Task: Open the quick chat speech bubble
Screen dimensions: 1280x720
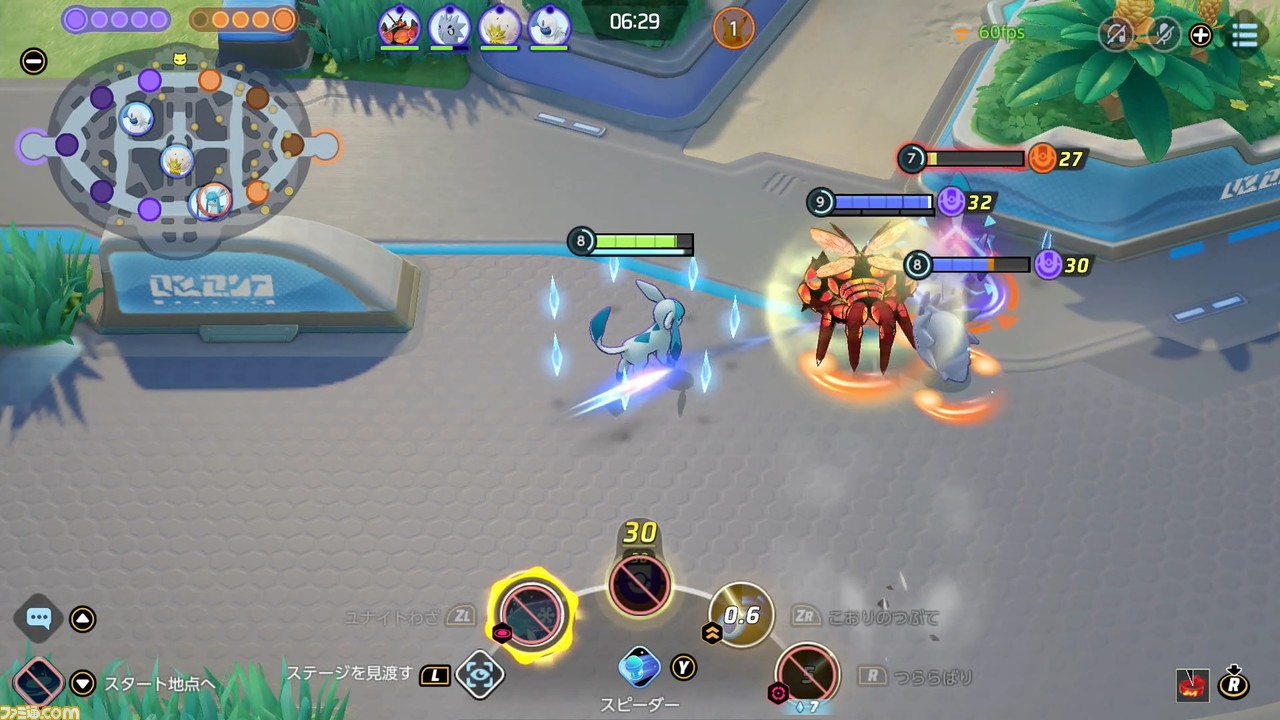Action: tap(39, 618)
